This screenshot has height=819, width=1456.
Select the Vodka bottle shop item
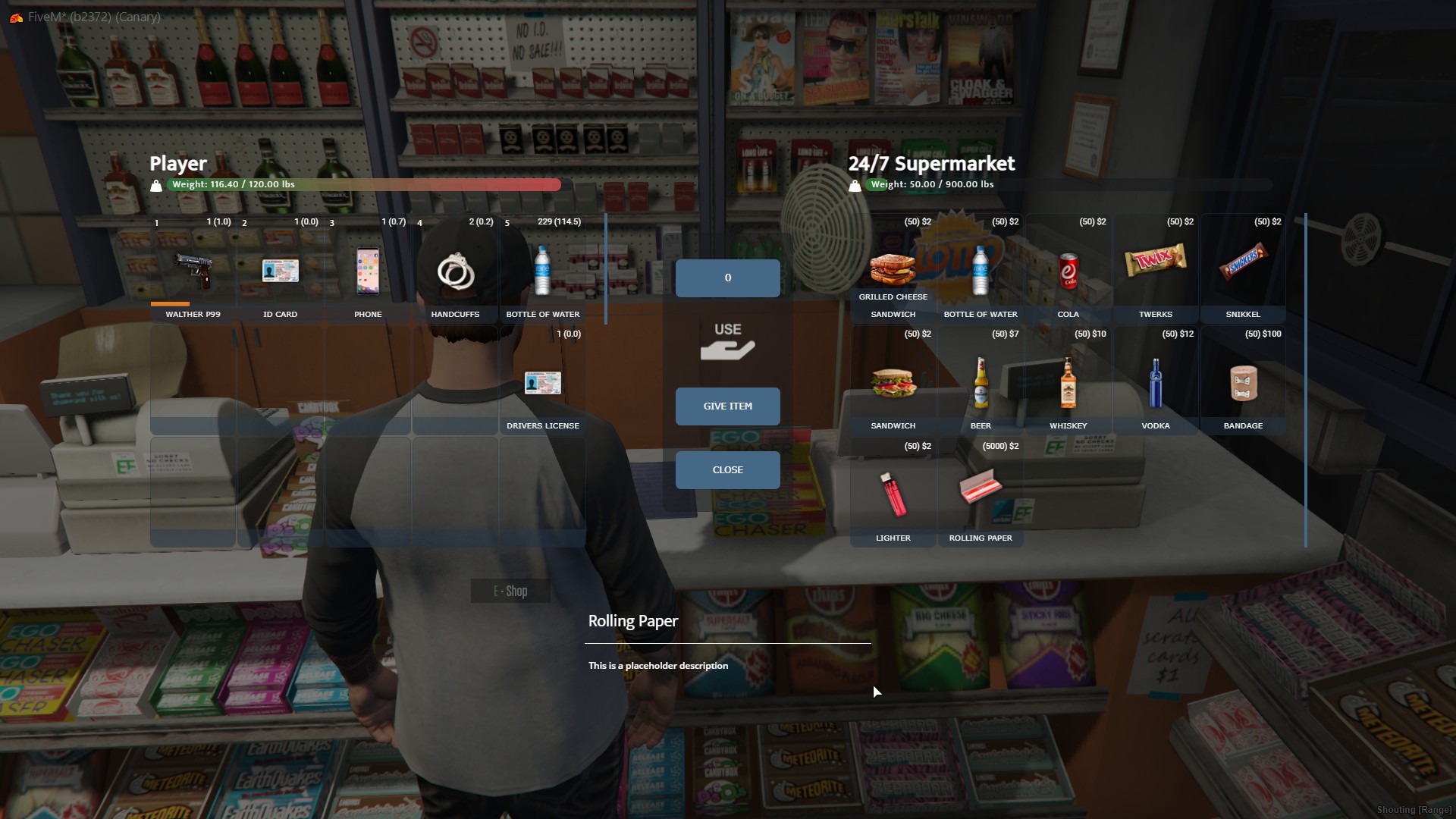coord(1155,383)
